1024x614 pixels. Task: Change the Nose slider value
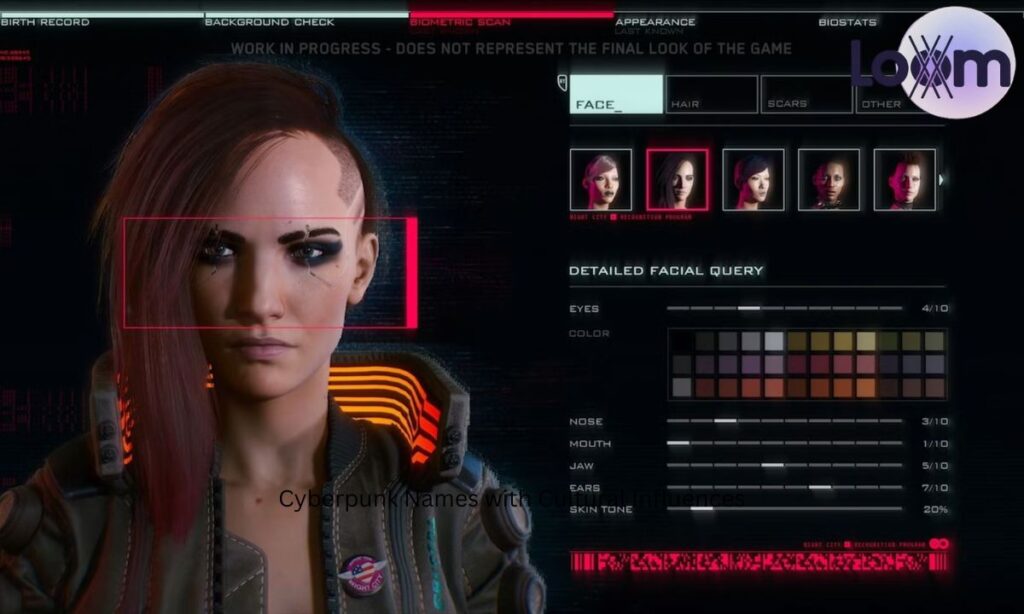(725, 421)
